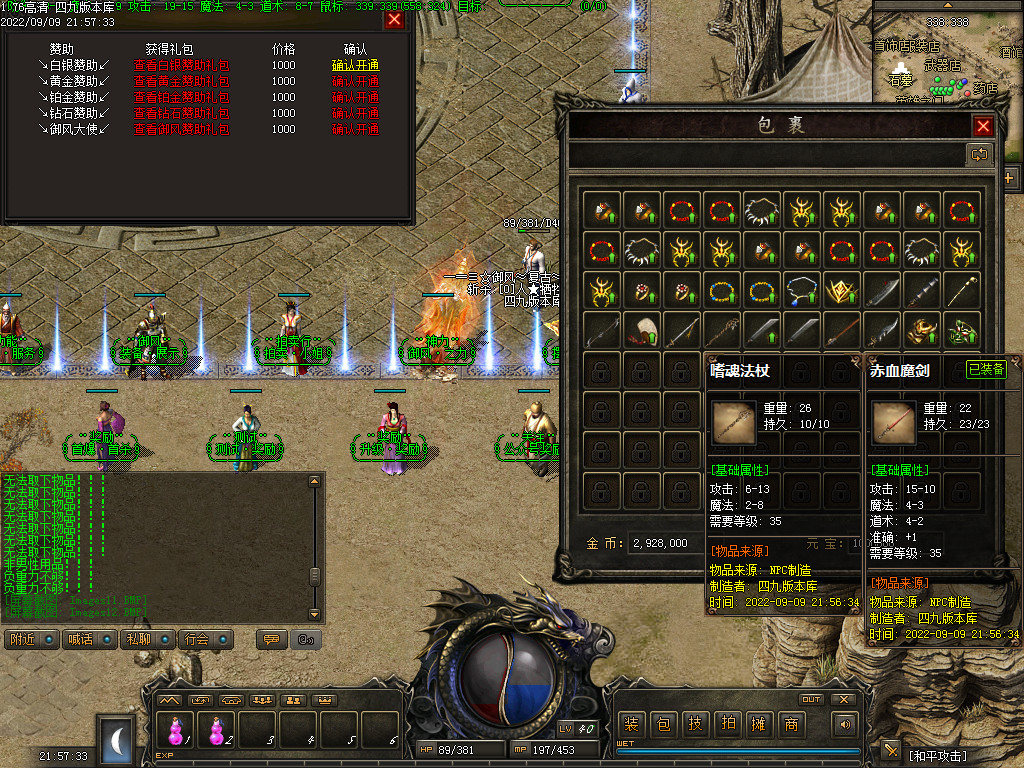The height and width of the screenshot is (768, 1024).
Task: Close the 包裹 inventory window
Action: pos(983,126)
